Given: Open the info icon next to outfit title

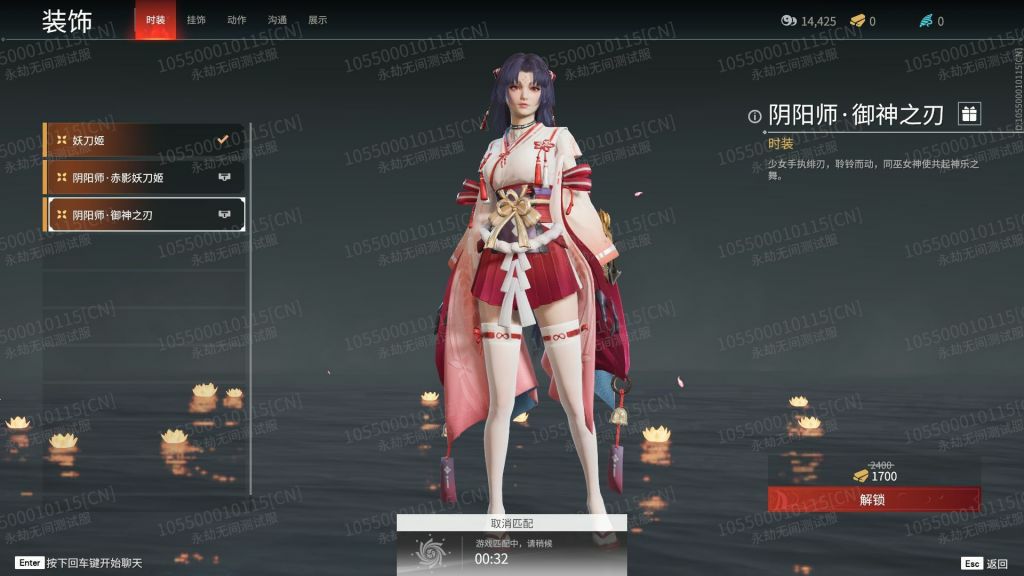Looking at the screenshot, I should tap(755, 116).
